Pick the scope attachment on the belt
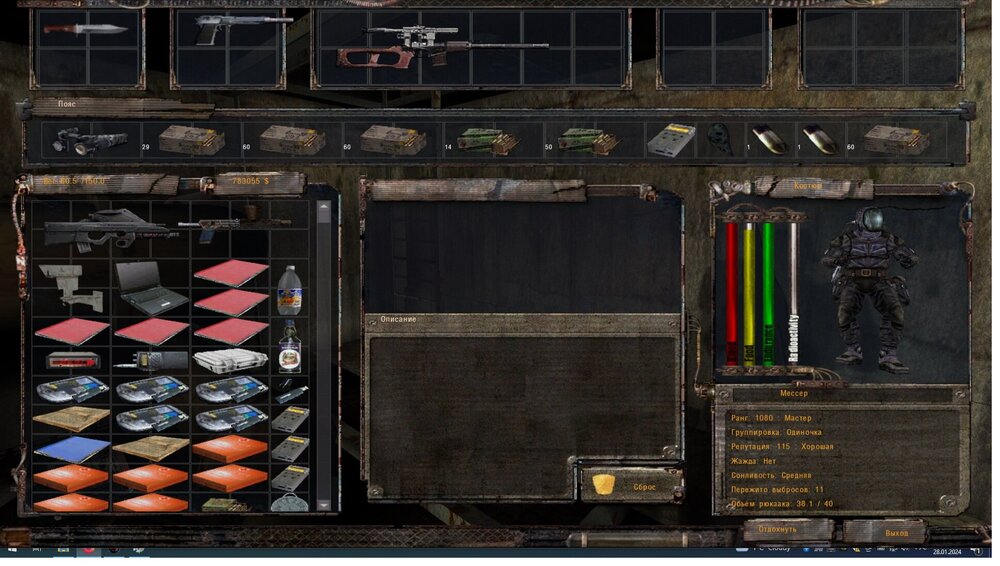Viewport: 1000px width, 566px height. (88, 142)
